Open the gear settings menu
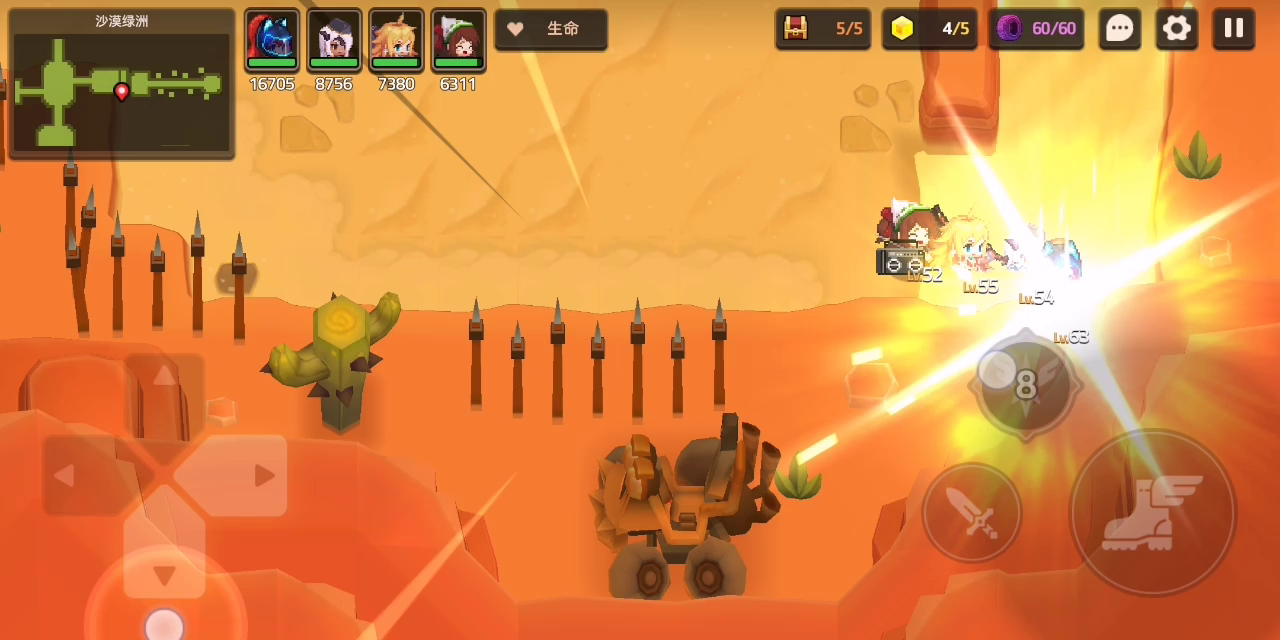Screen dimensions: 1280x640 click(x=1177, y=29)
